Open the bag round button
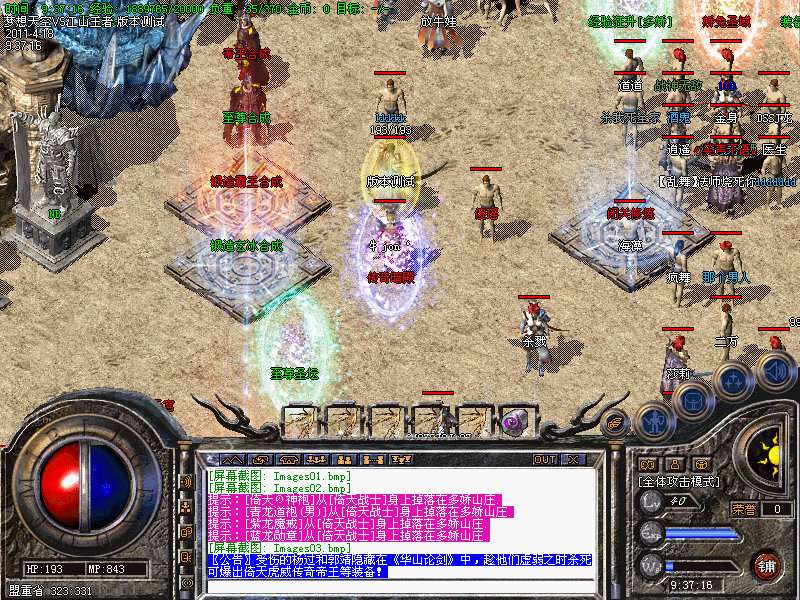This screenshot has height=600, width=800. pos(692,399)
